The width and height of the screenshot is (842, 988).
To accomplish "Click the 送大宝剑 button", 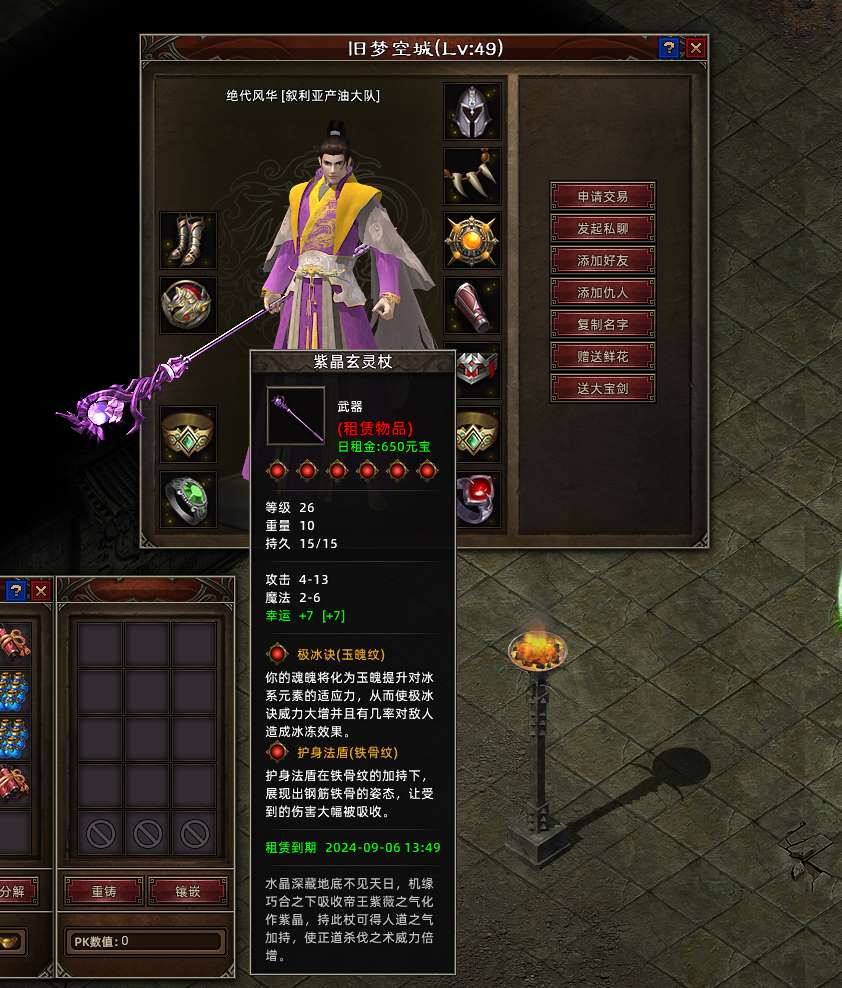I will 603,388.
